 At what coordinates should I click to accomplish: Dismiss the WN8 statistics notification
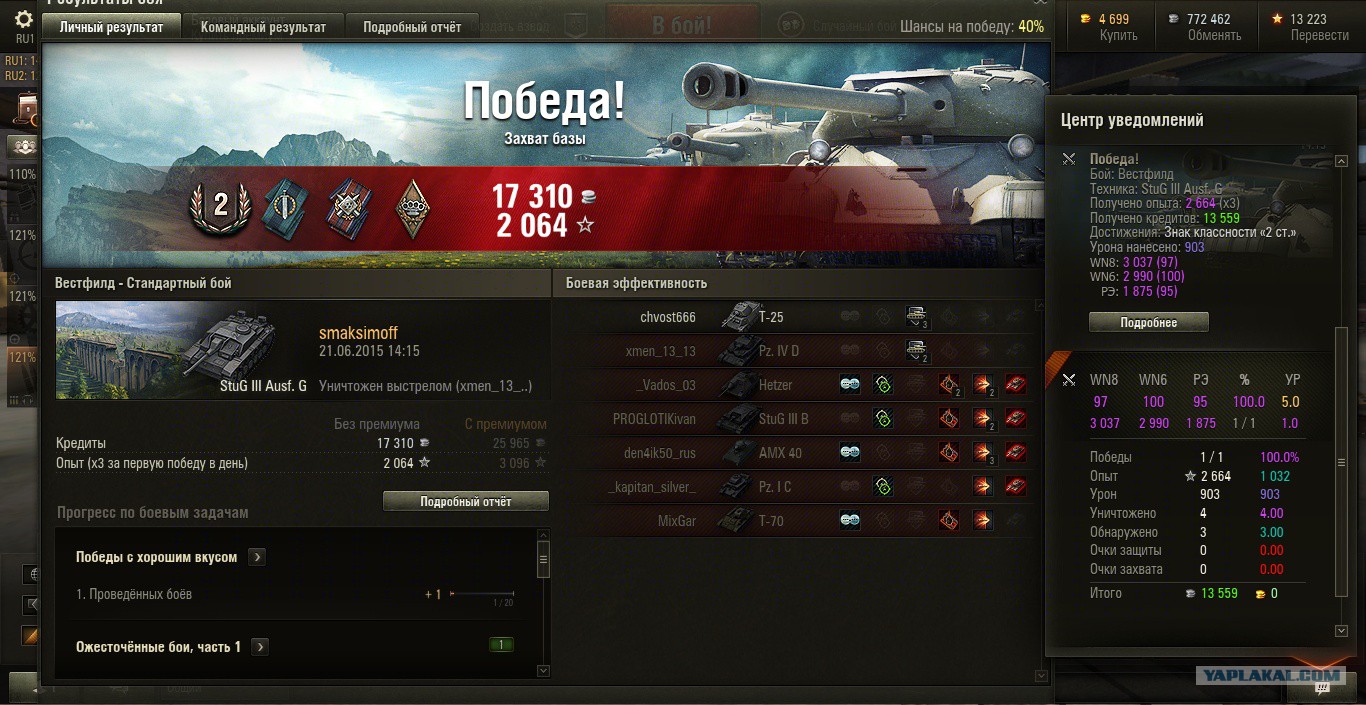pyautogui.click(x=1069, y=379)
